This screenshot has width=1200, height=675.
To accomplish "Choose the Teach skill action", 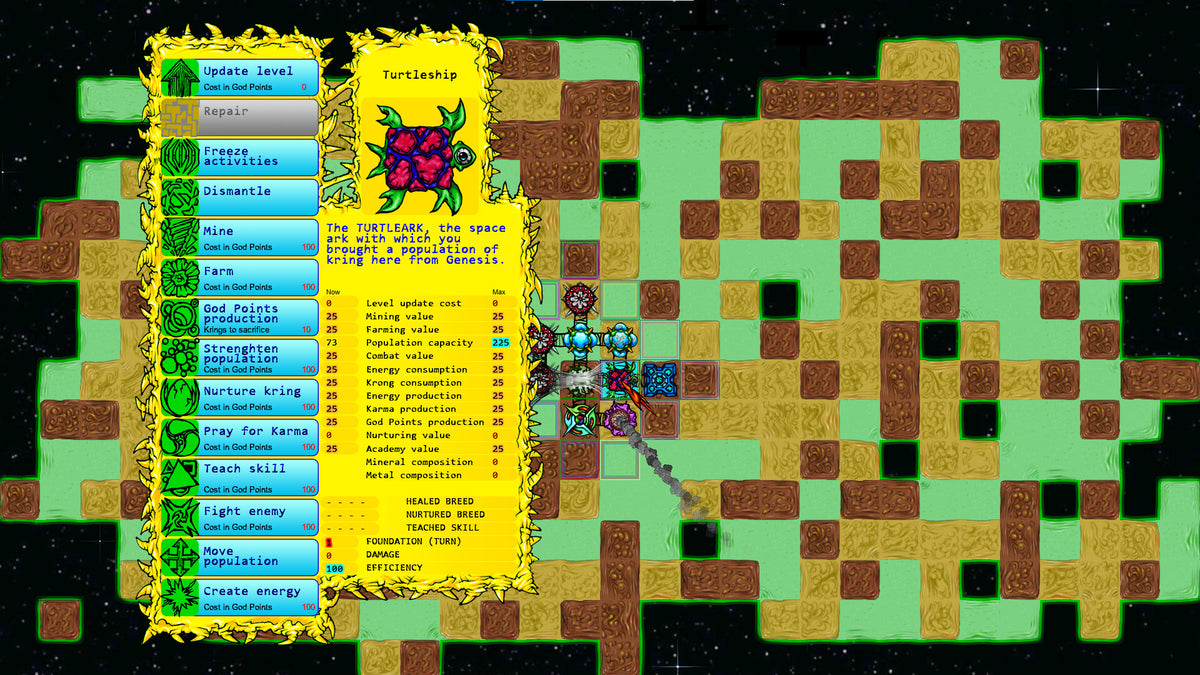I will (240, 477).
